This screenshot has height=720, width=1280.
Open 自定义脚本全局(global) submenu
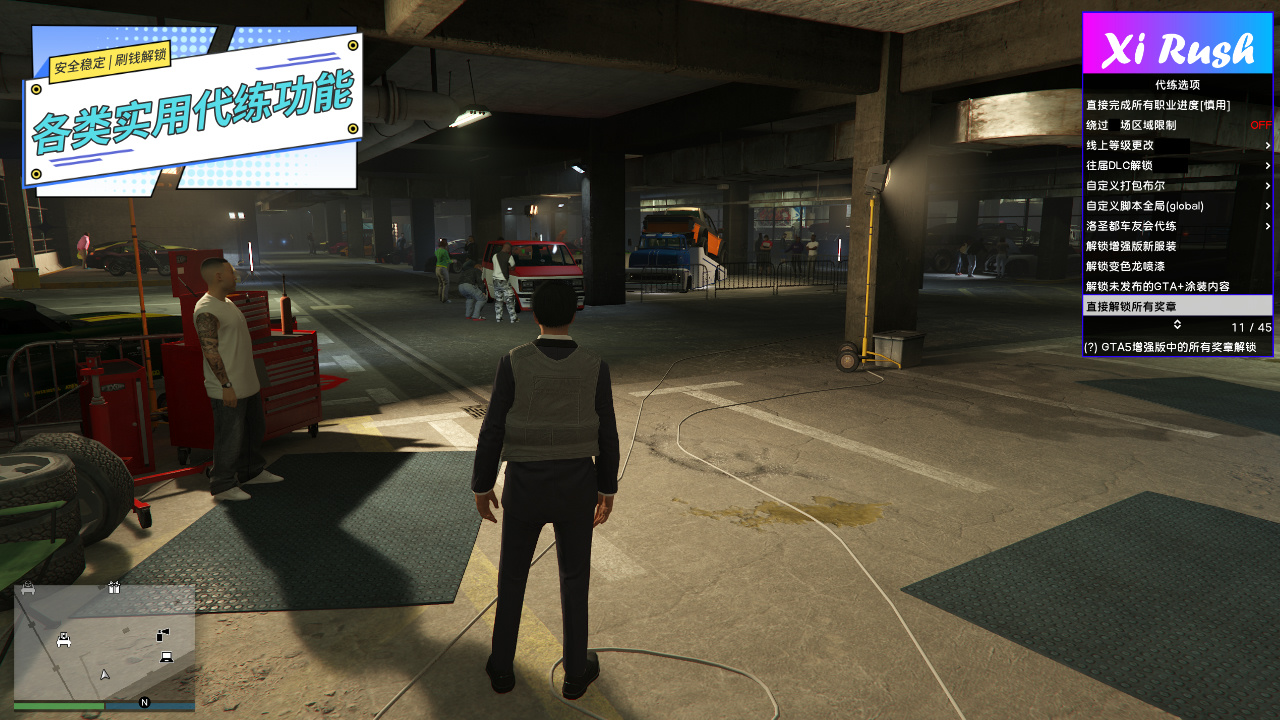[x=1177, y=205]
